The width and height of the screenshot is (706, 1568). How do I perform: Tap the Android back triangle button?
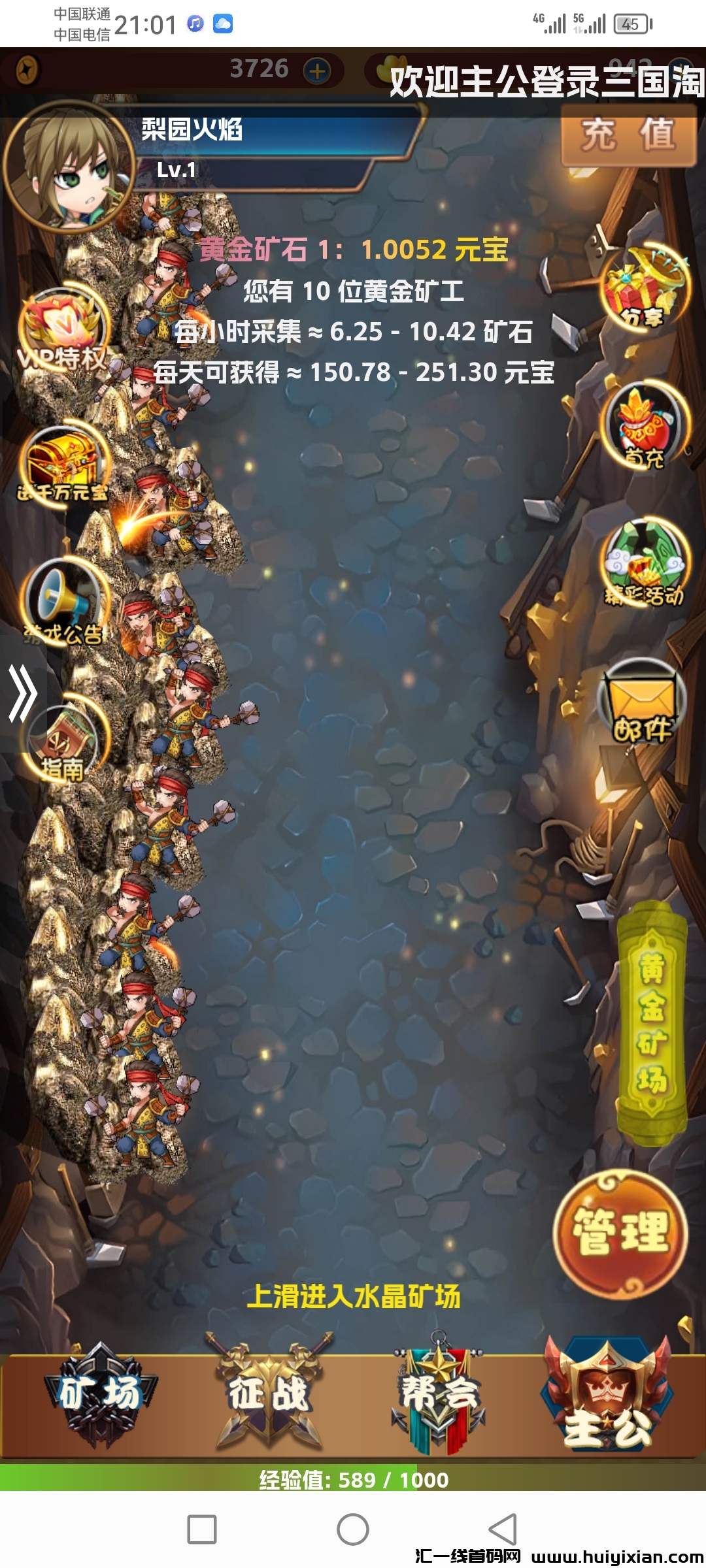(503, 1529)
